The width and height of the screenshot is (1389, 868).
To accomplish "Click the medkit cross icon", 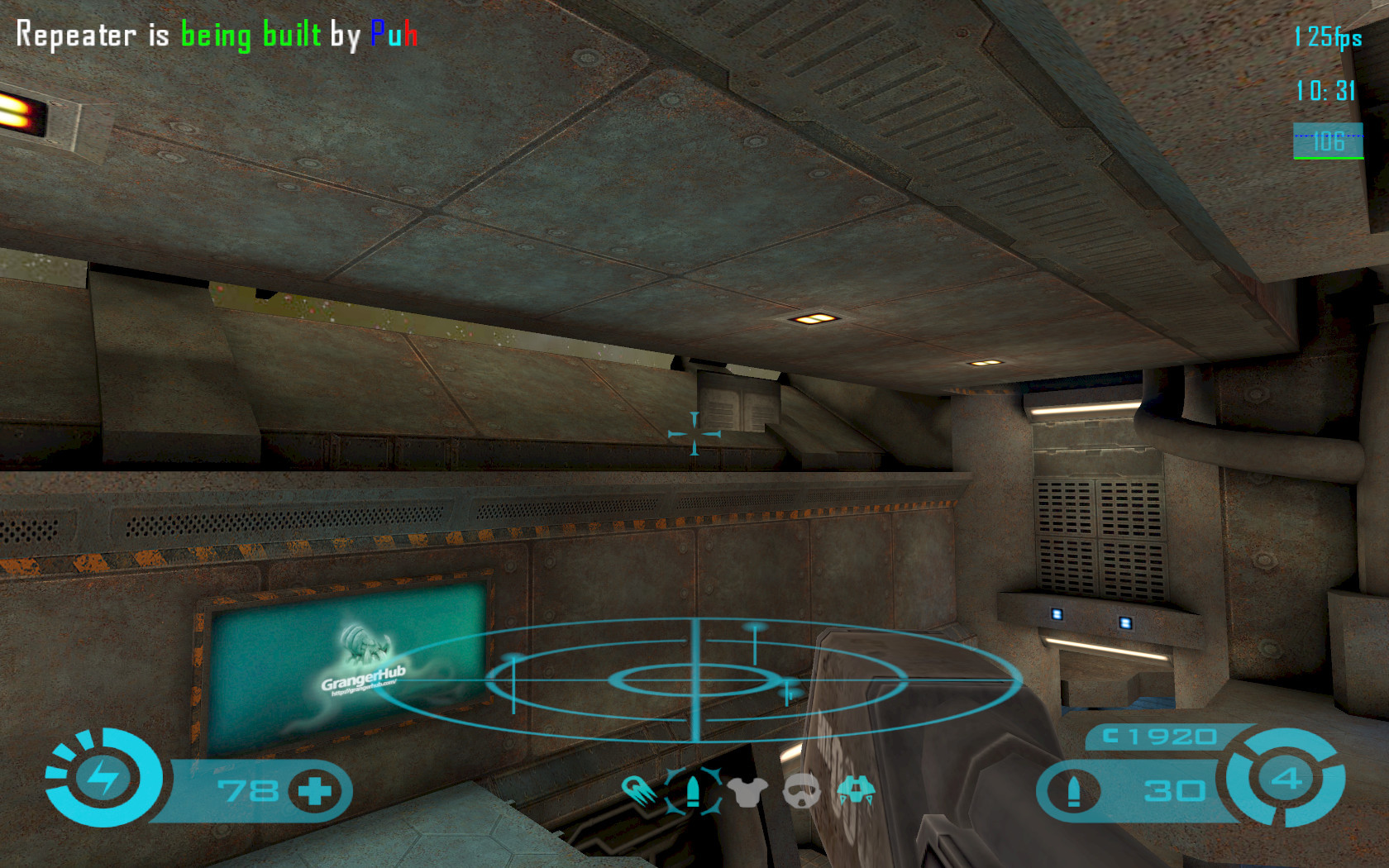I will point(314,791).
